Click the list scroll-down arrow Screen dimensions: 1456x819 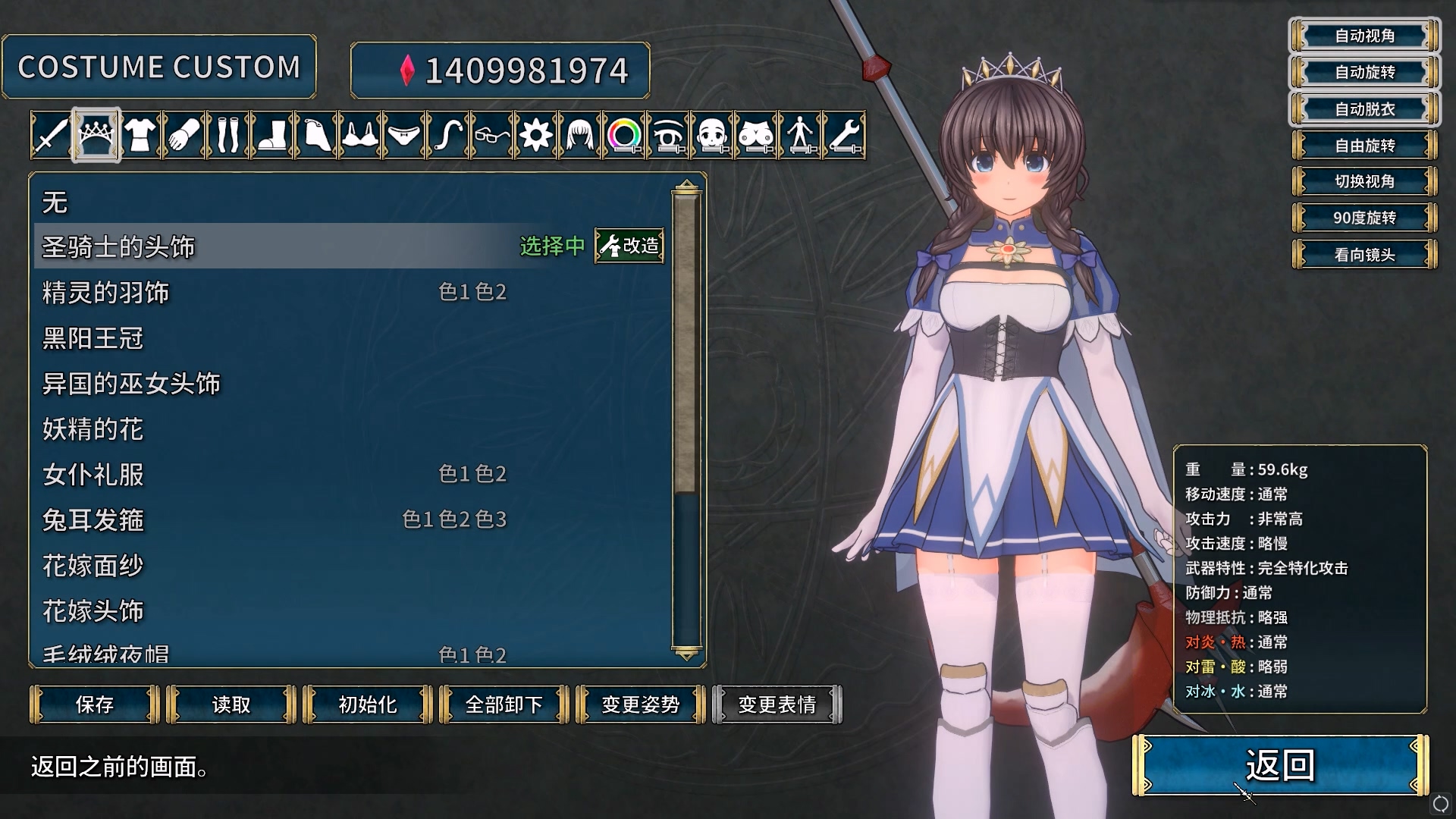[x=686, y=654]
